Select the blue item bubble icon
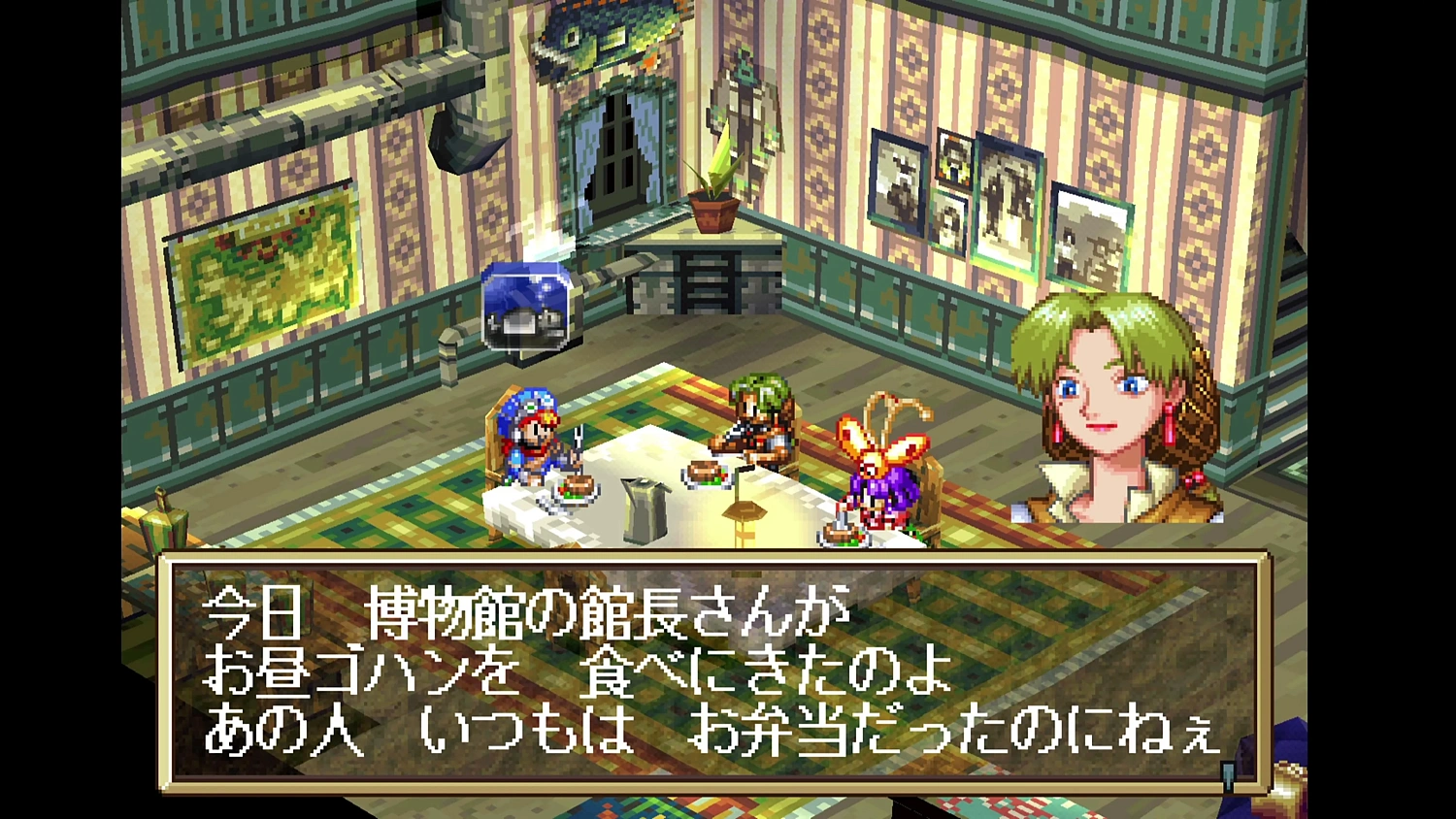The image size is (1456, 819). [524, 306]
